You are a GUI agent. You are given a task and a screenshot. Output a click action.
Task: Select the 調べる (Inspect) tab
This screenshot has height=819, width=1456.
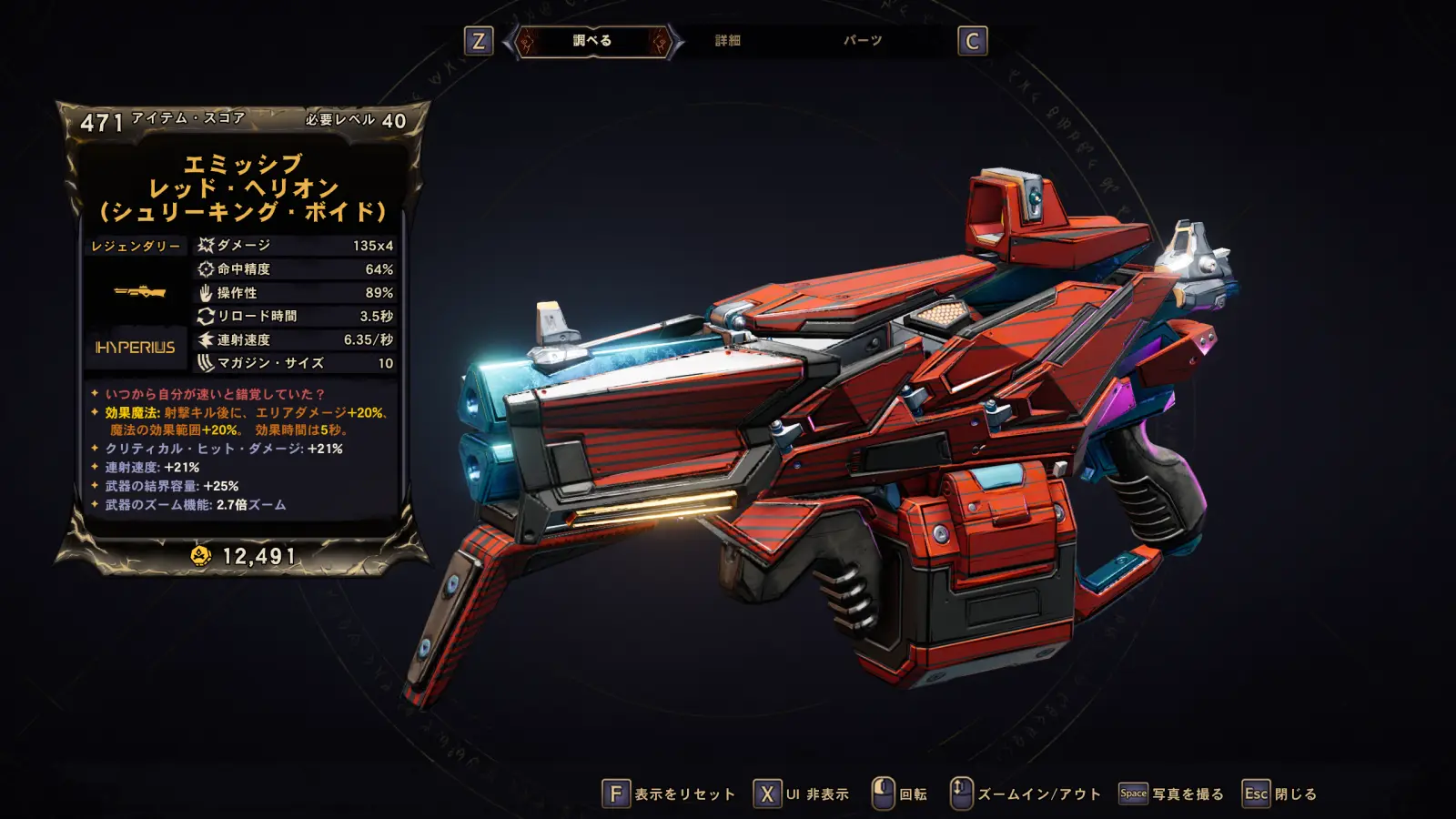click(x=592, y=41)
